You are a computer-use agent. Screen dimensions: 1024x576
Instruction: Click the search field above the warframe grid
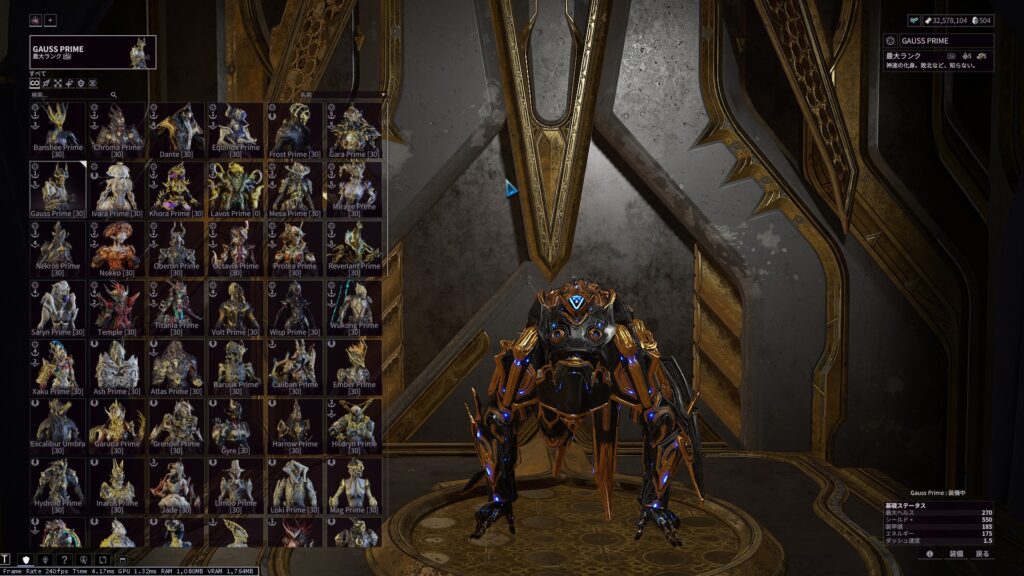pos(75,95)
